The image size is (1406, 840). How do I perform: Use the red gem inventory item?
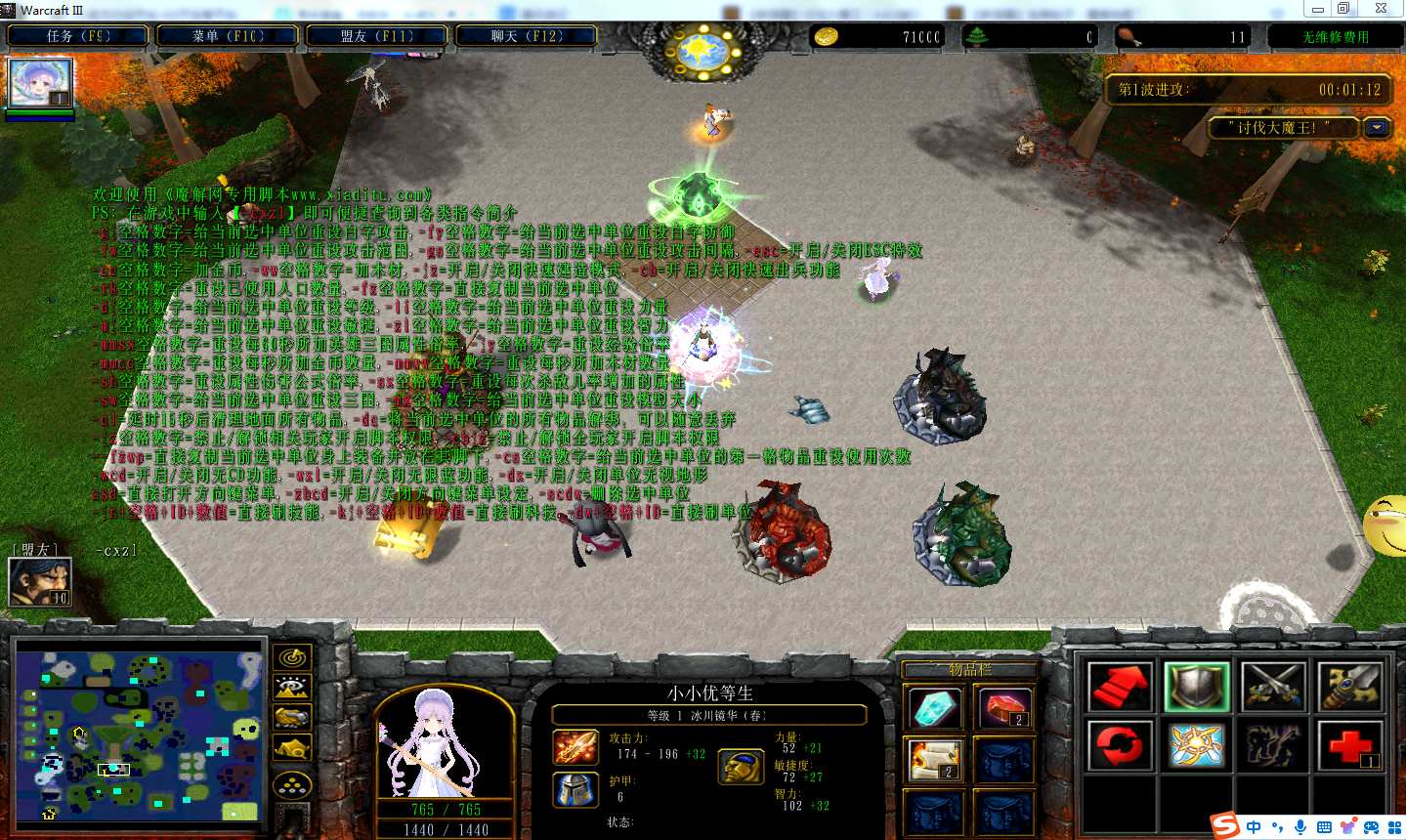[1003, 708]
